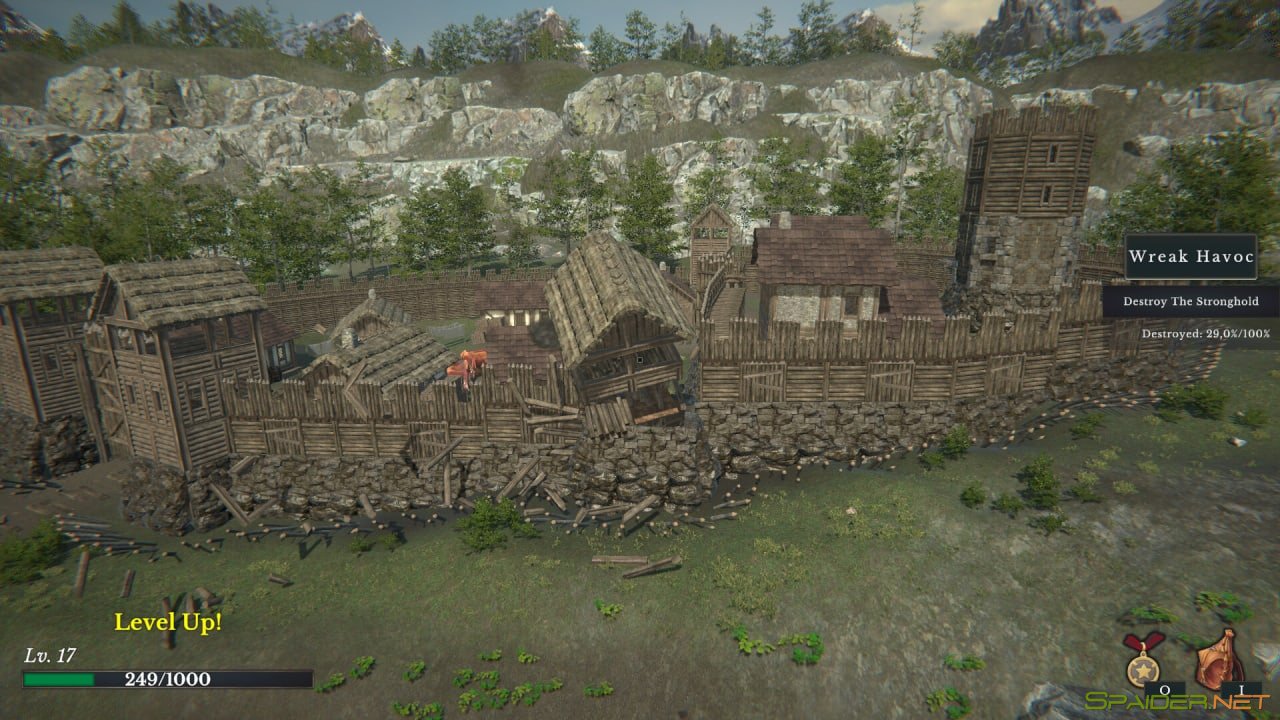This screenshot has width=1280, height=720.
Task: Click the gold star inside the medal icon
Action: pyautogui.click(x=1143, y=670)
